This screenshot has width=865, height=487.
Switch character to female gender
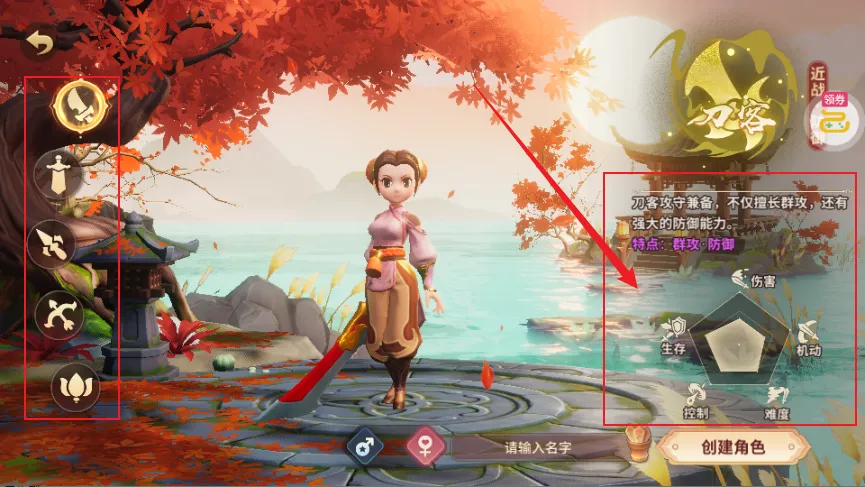point(425,447)
